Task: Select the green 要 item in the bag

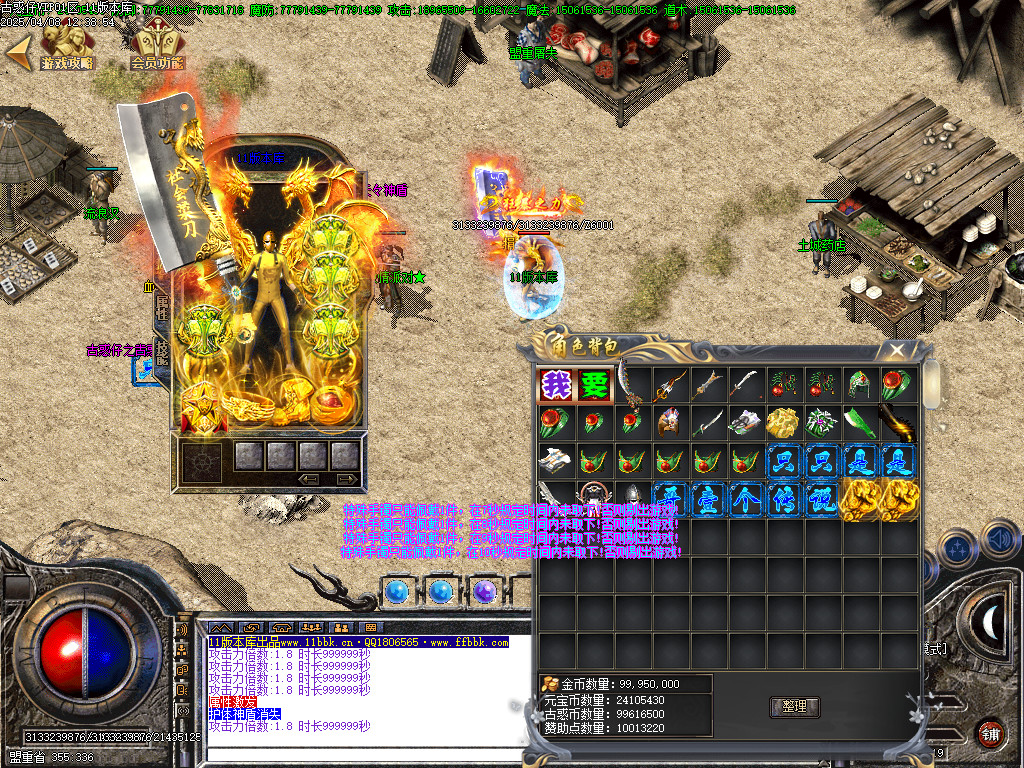Action: click(594, 385)
